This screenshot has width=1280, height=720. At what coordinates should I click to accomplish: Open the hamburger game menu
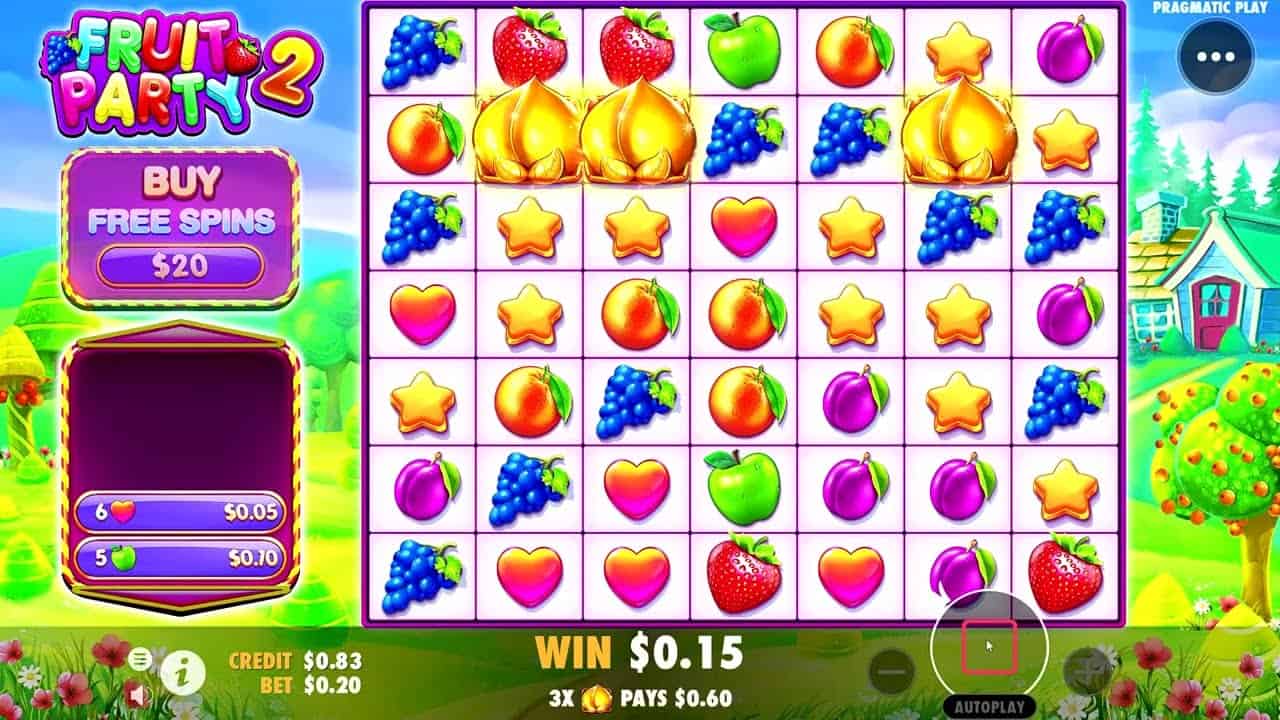pyautogui.click(x=139, y=658)
